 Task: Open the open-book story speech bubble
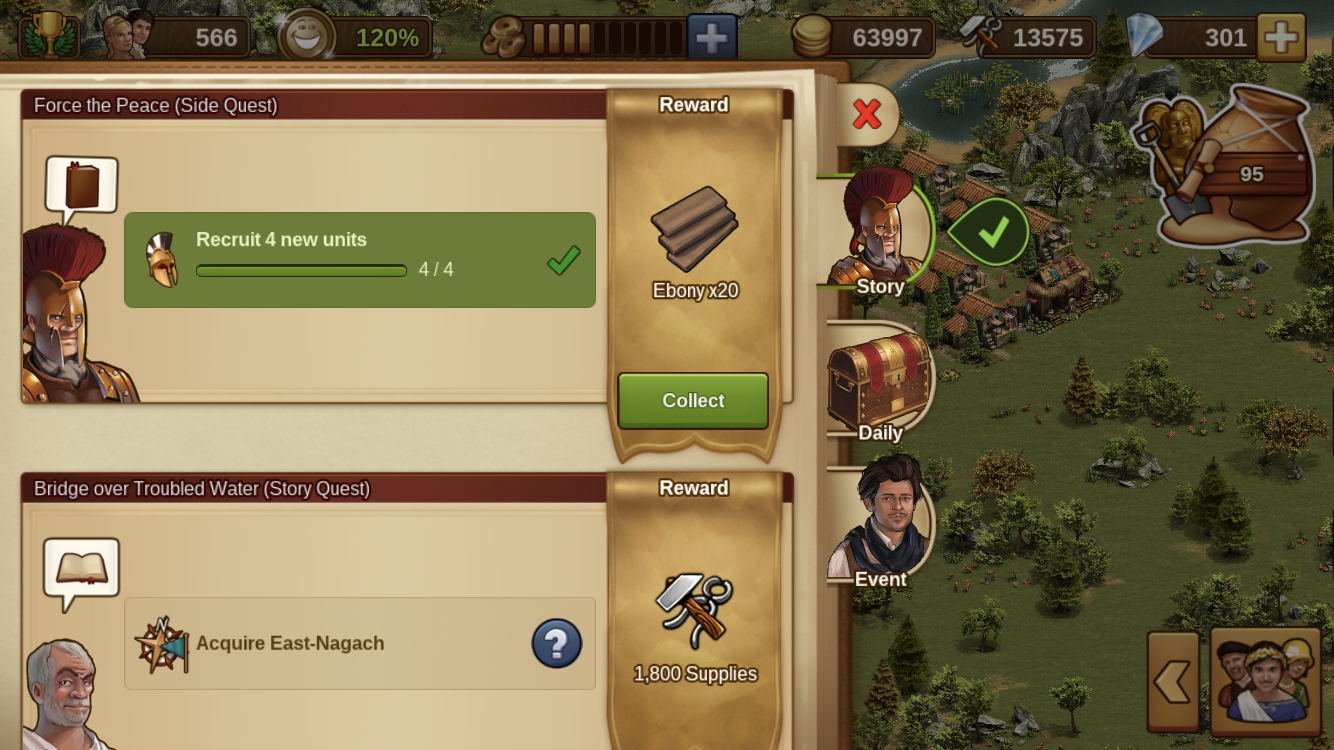(x=82, y=569)
